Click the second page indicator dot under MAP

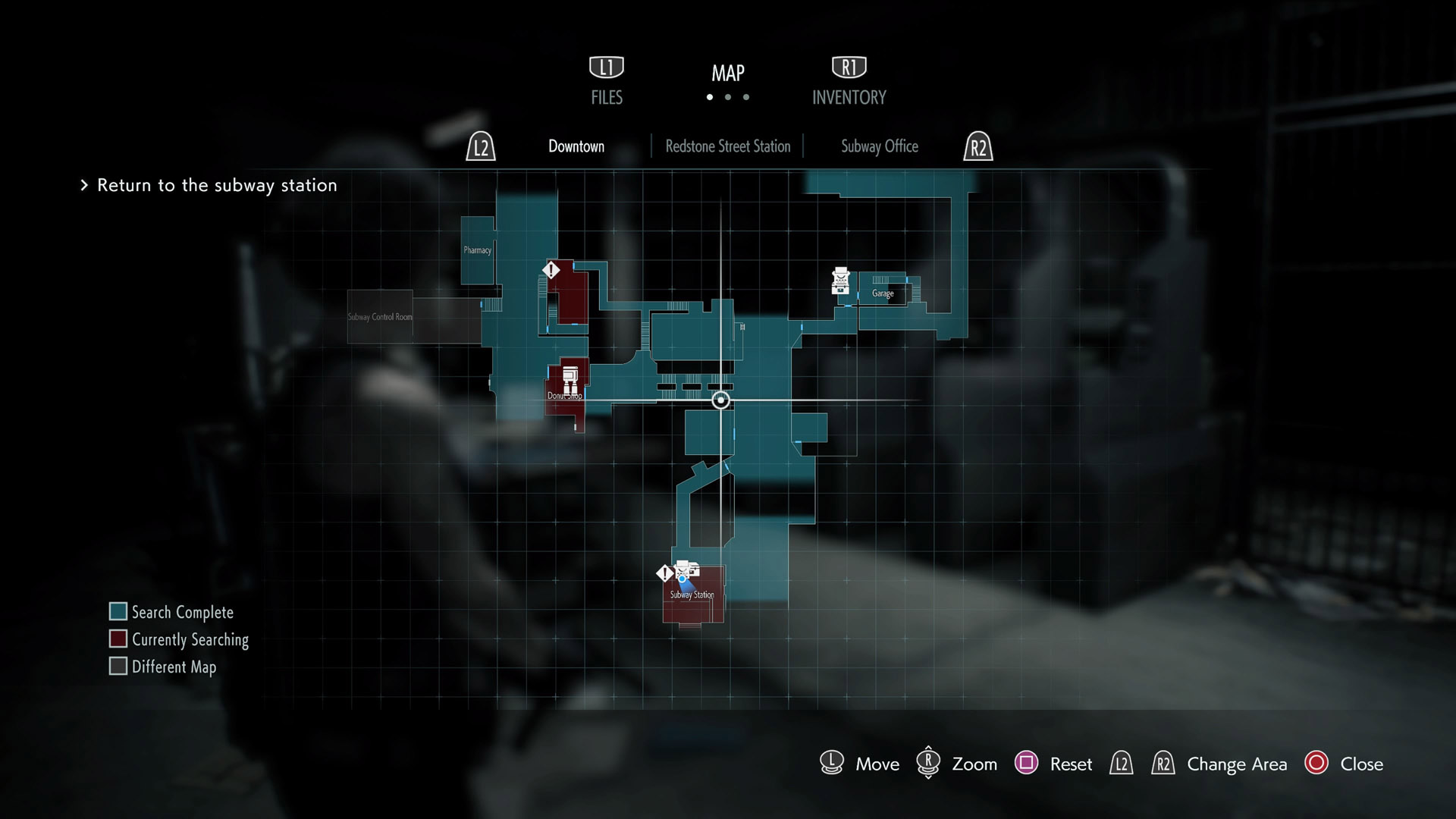click(728, 96)
